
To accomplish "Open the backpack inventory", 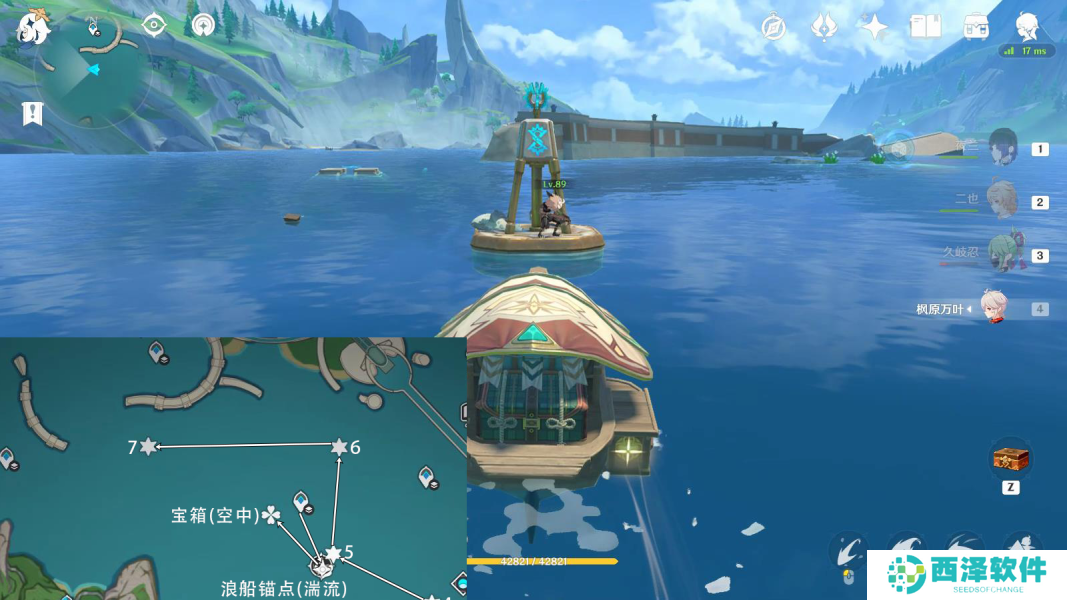I will click(x=976, y=27).
